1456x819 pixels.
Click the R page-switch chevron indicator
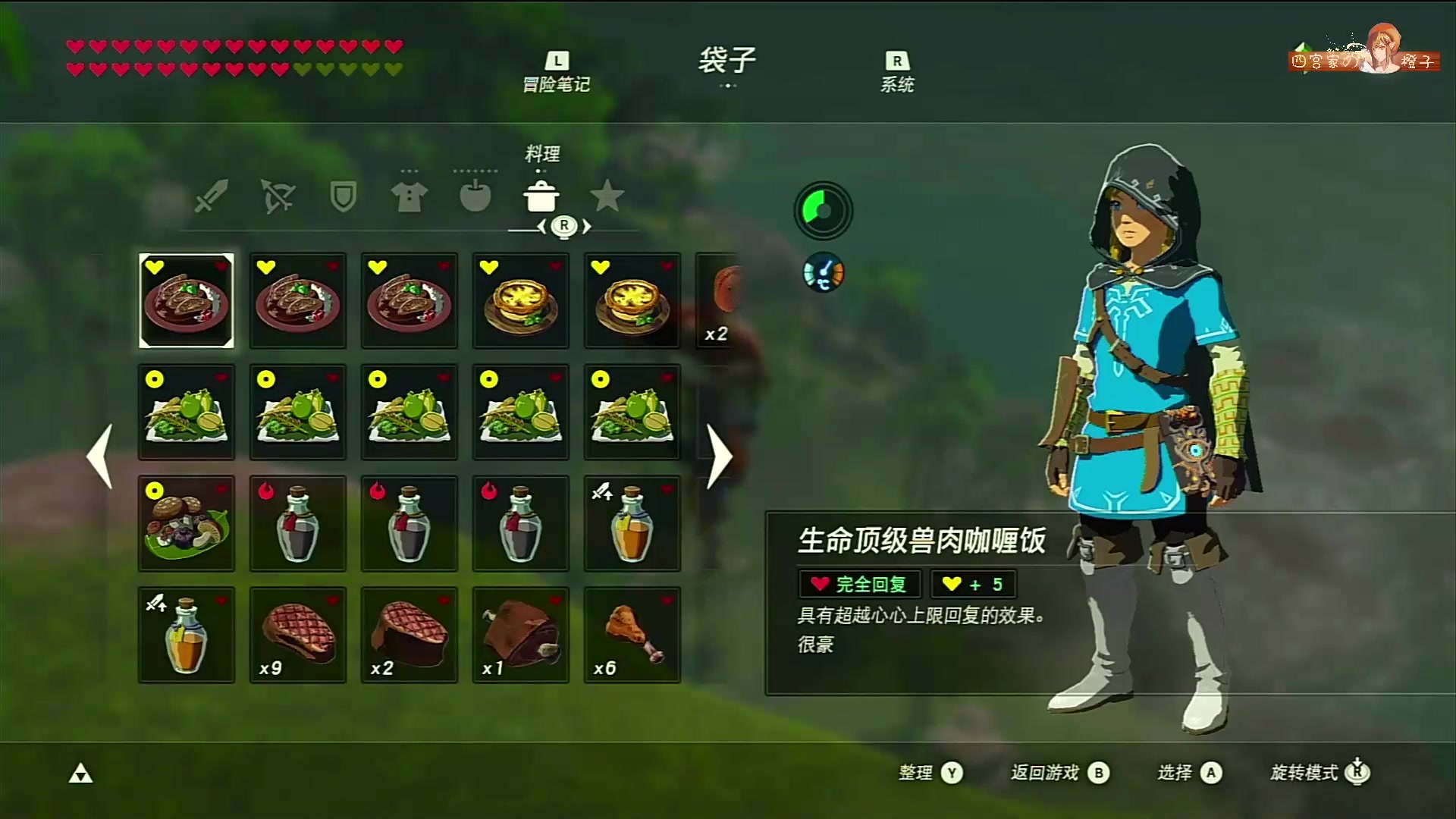tap(564, 225)
